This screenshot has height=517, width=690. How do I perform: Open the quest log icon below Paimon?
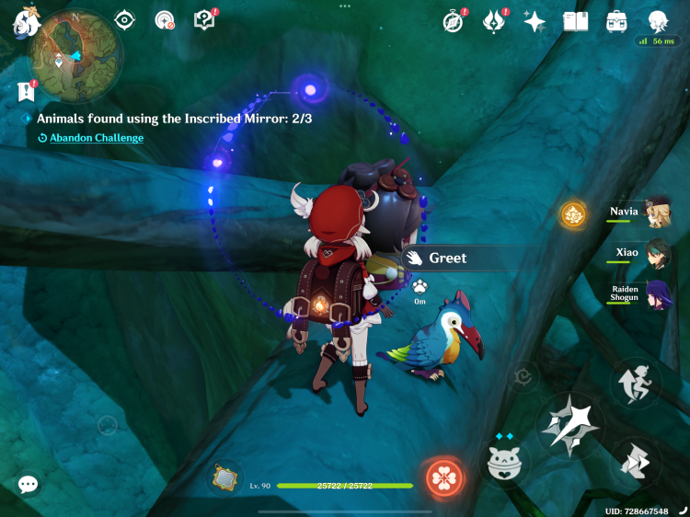[26, 91]
